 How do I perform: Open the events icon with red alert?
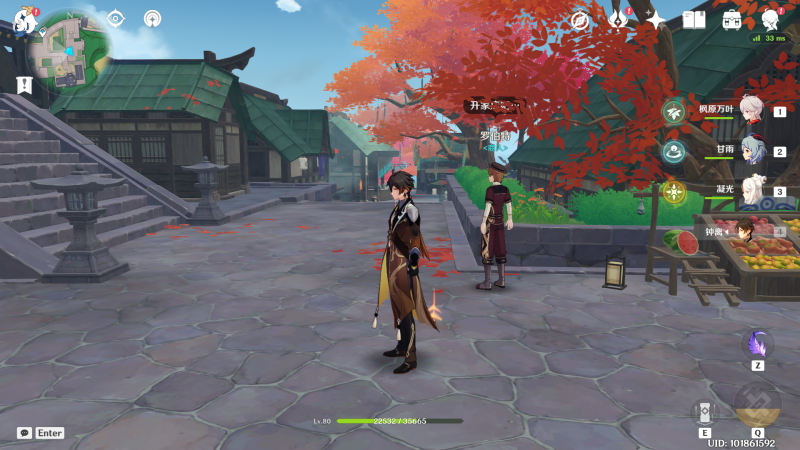[x=618, y=19]
